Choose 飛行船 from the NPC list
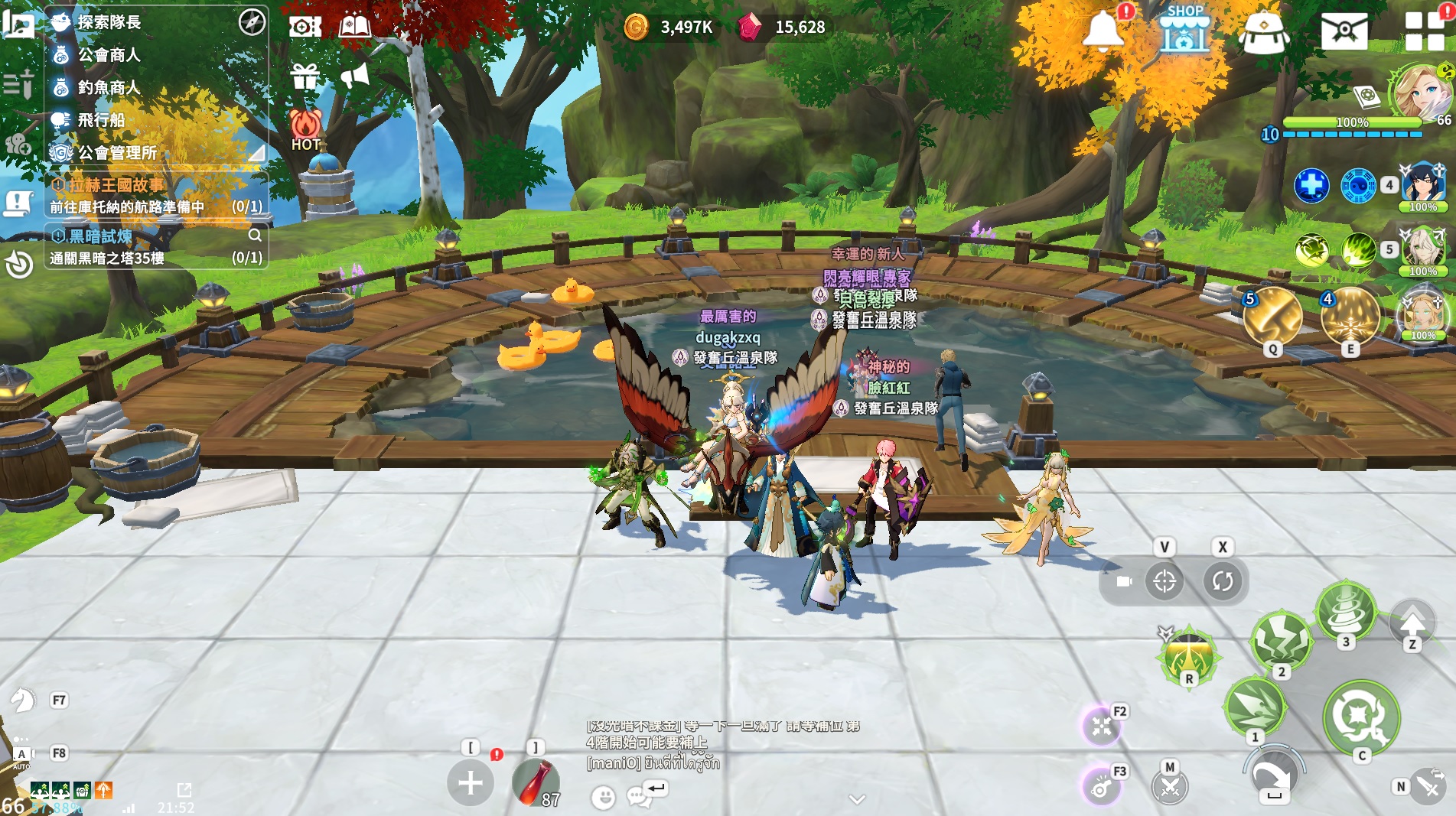 [101, 120]
